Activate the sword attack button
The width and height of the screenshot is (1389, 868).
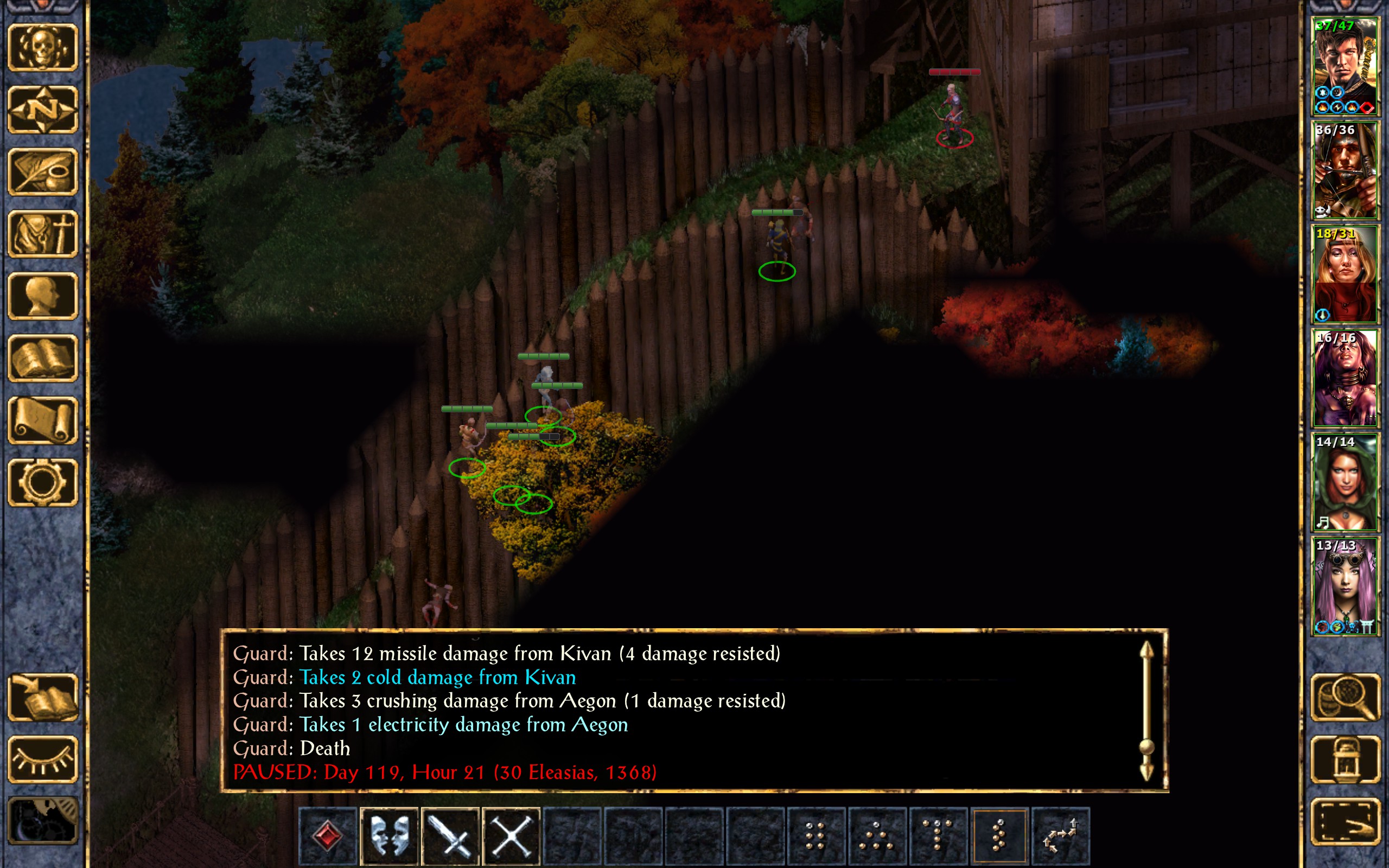coord(450,836)
